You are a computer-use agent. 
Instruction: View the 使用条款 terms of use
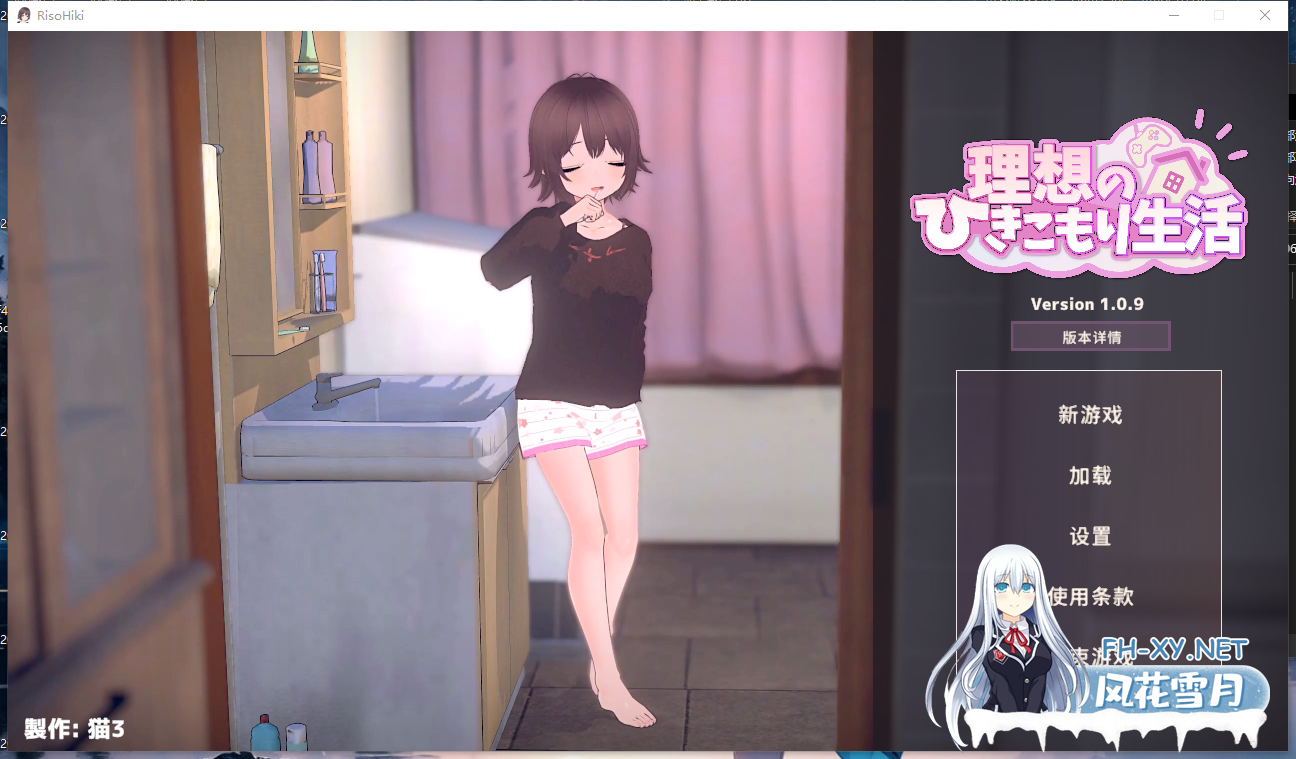click(1090, 597)
